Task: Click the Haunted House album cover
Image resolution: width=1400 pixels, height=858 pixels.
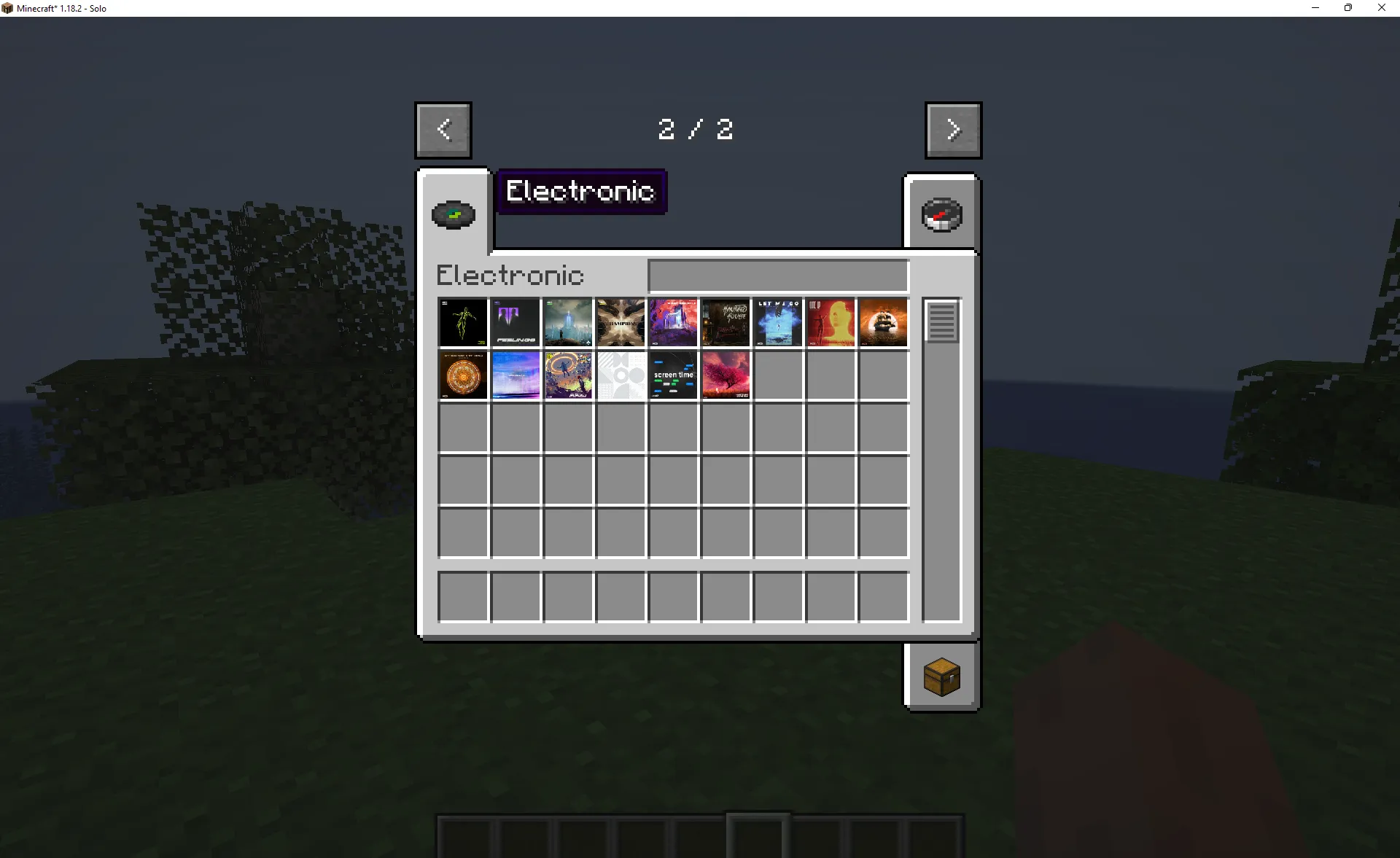Action: coord(726,322)
